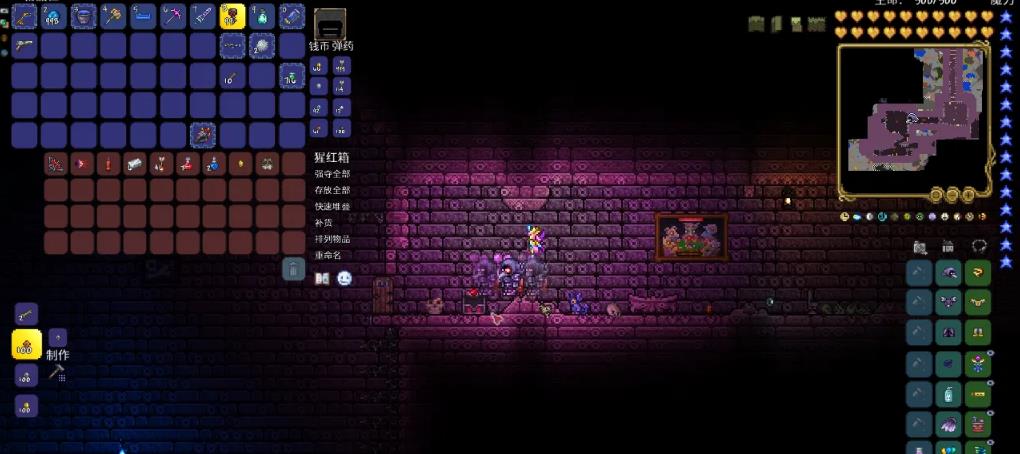Click the highlighted yellow crafting recipe slot
The height and width of the screenshot is (454, 1020).
click(26, 345)
